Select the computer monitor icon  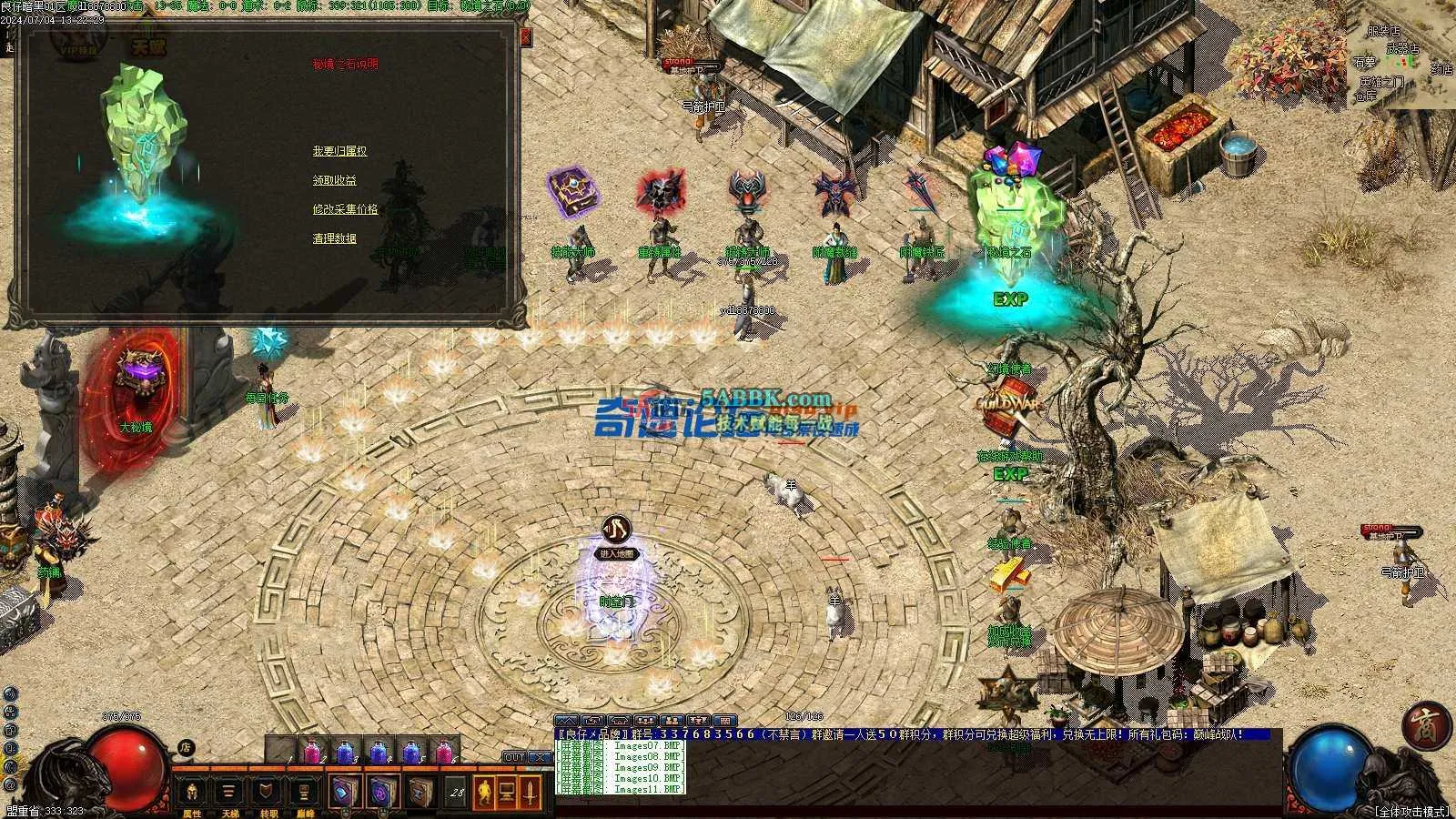(506, 792)
